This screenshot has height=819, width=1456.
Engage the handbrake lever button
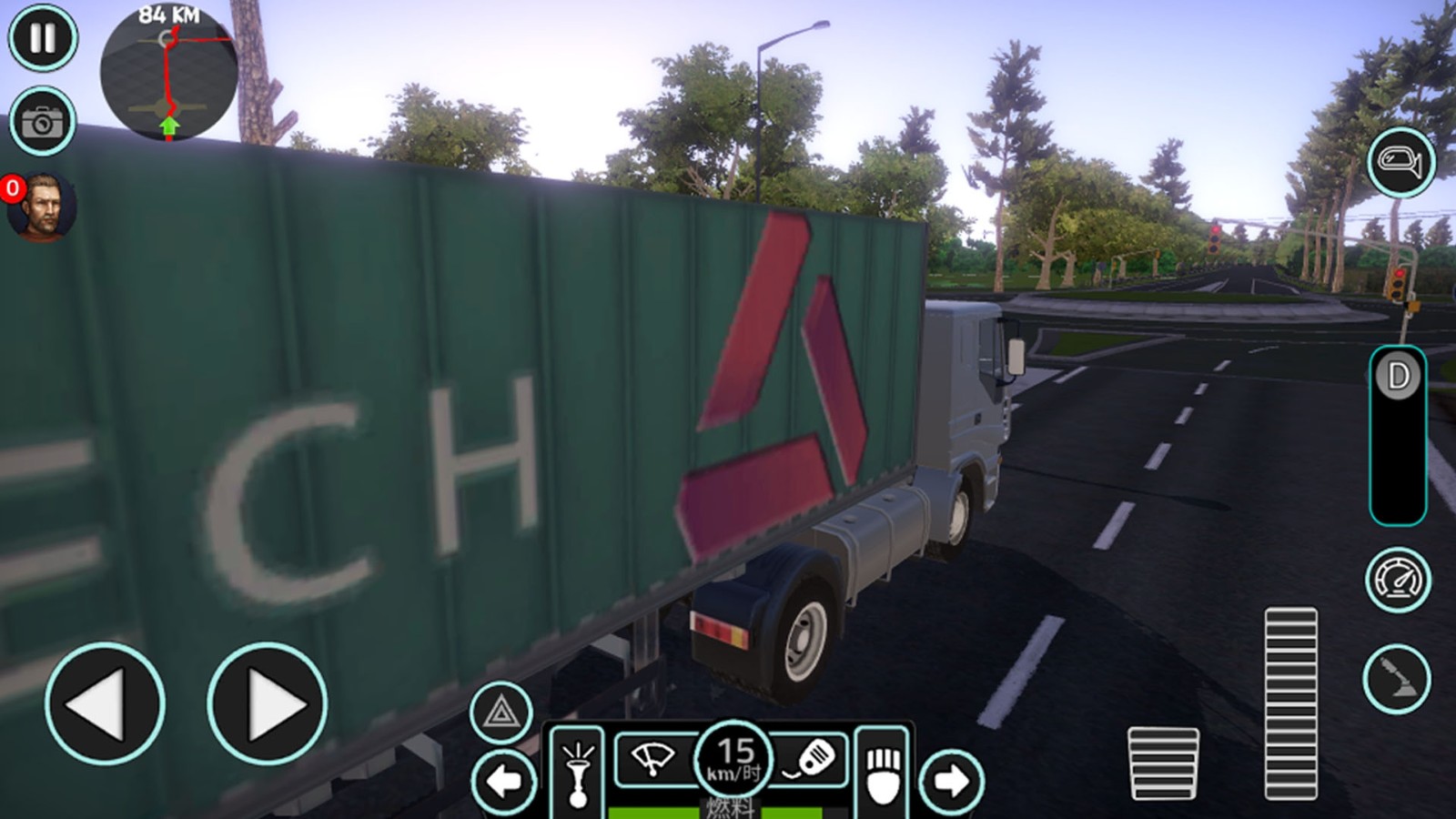(1397, 679)
